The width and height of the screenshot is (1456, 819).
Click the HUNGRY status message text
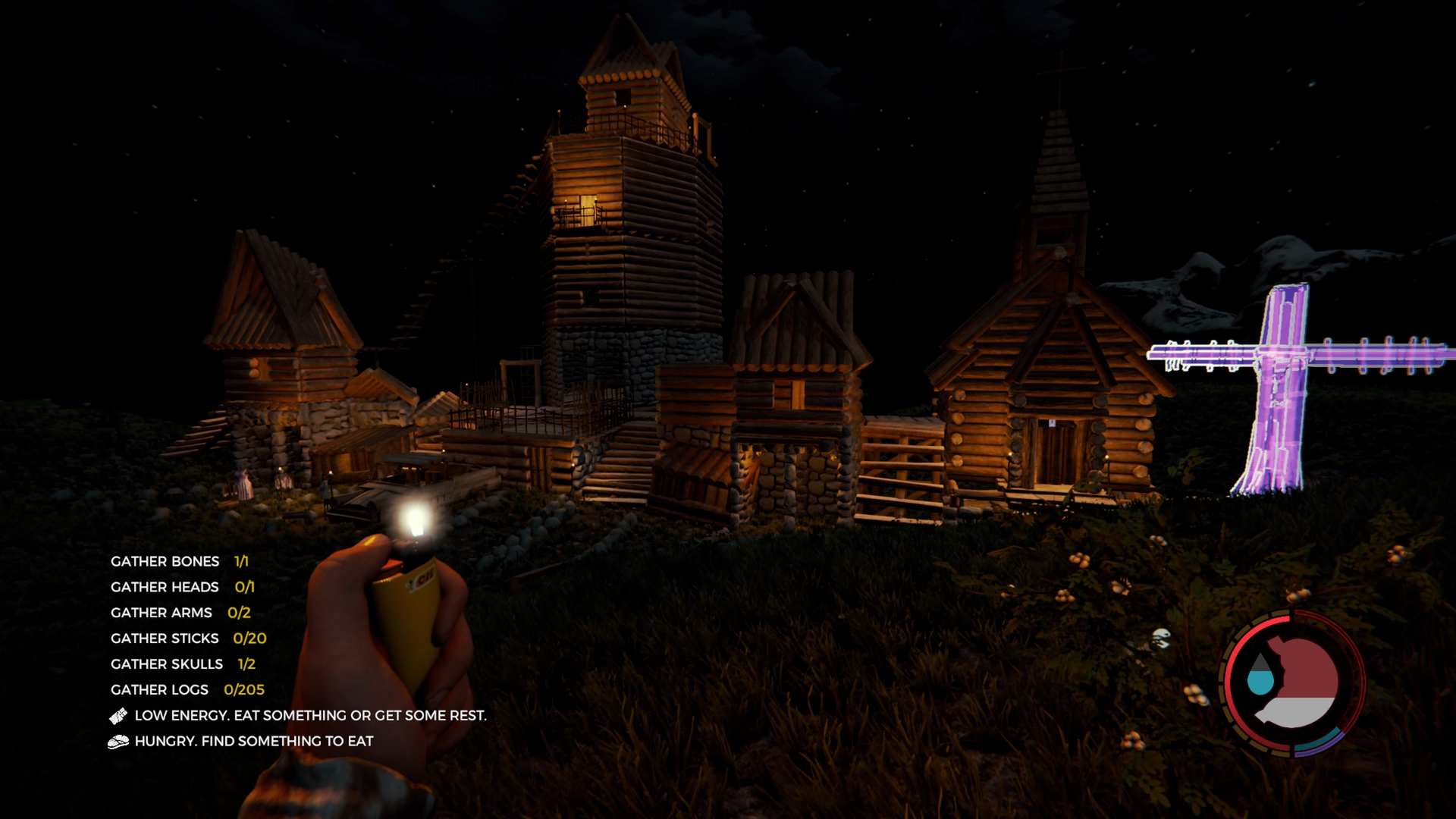point(253,741)
